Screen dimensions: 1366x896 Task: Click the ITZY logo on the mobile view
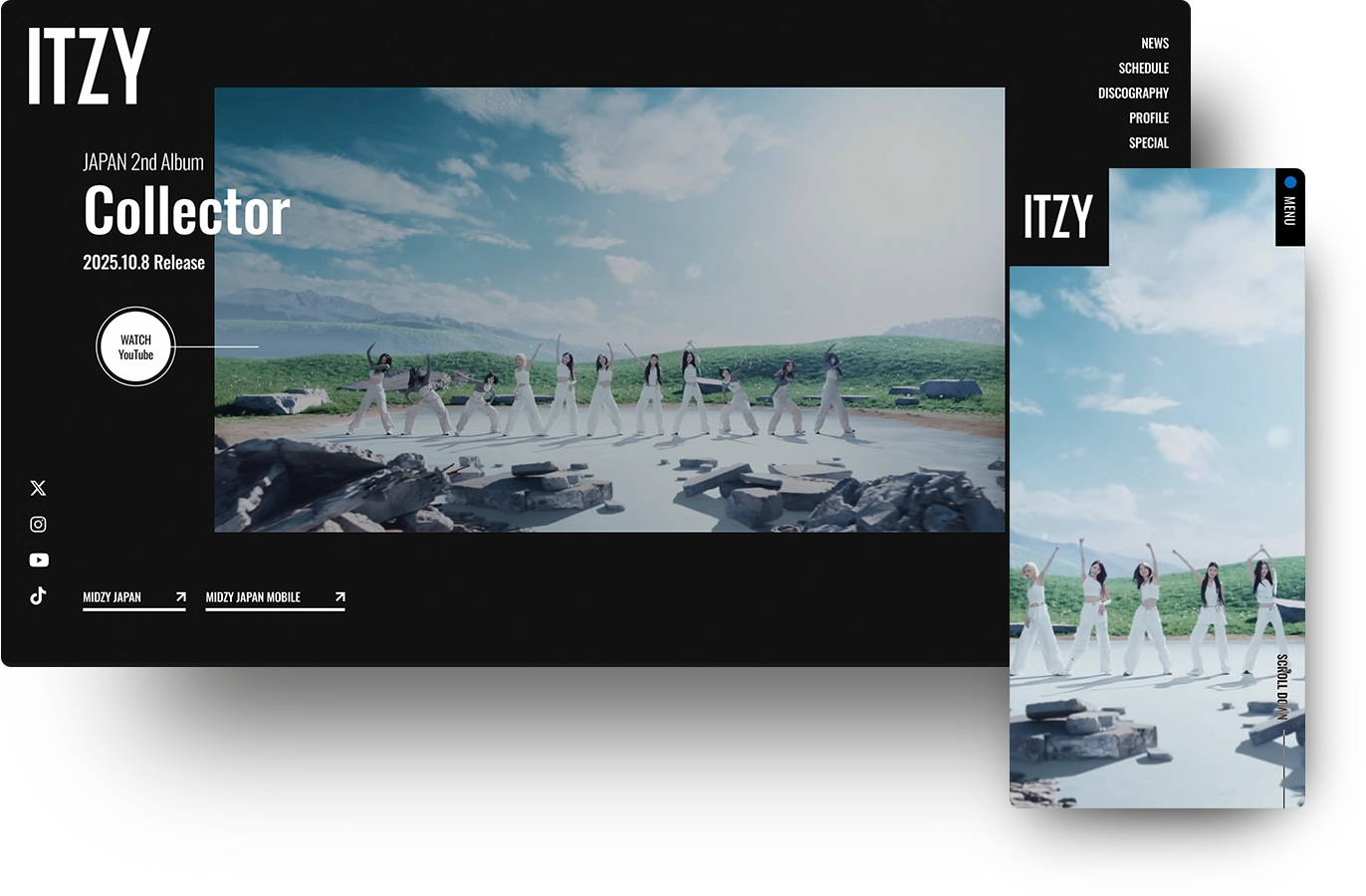pyautogui.click(x=1057, y=217)
